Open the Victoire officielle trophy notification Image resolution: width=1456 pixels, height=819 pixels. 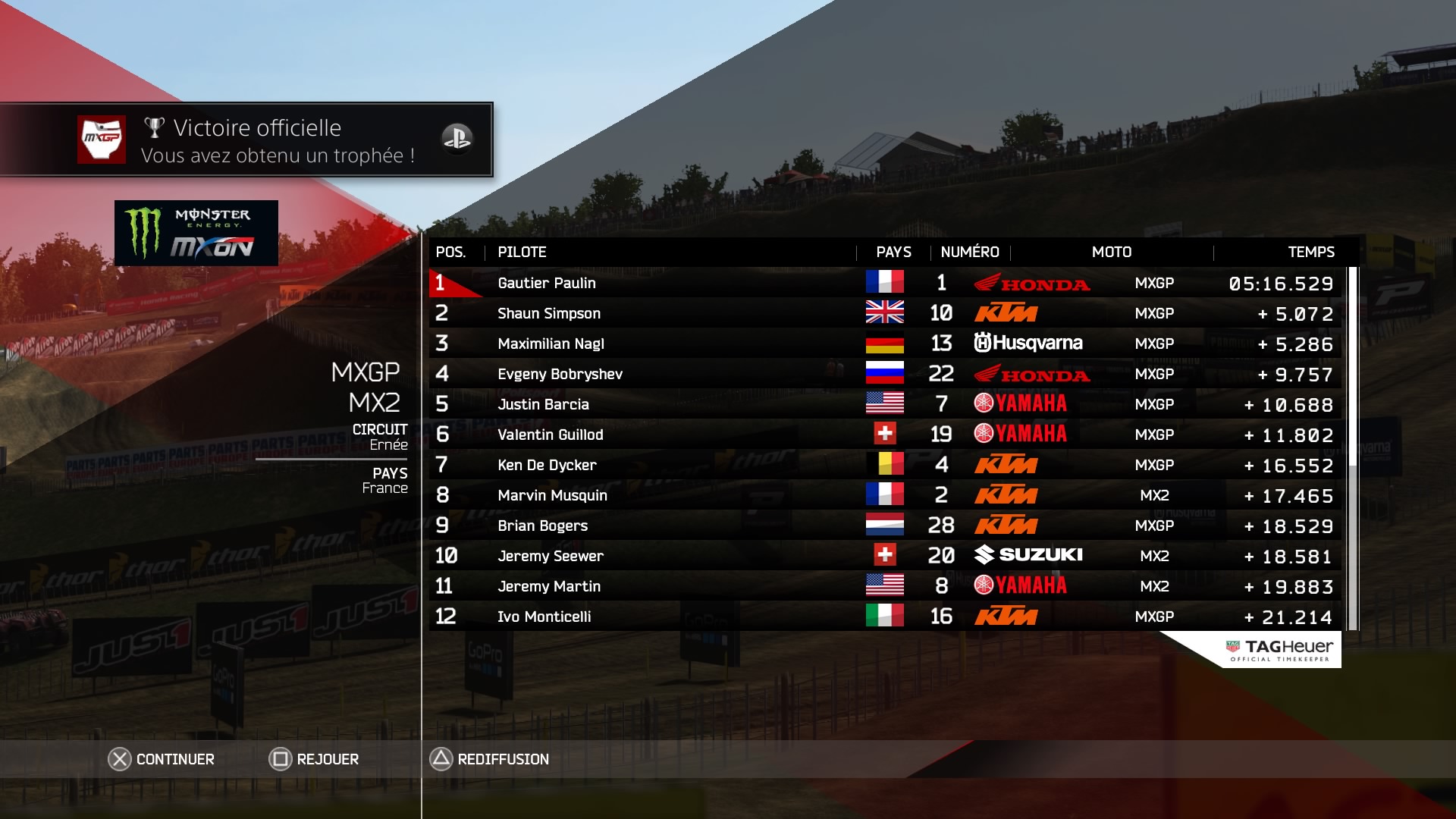click(x=246, y=140)
